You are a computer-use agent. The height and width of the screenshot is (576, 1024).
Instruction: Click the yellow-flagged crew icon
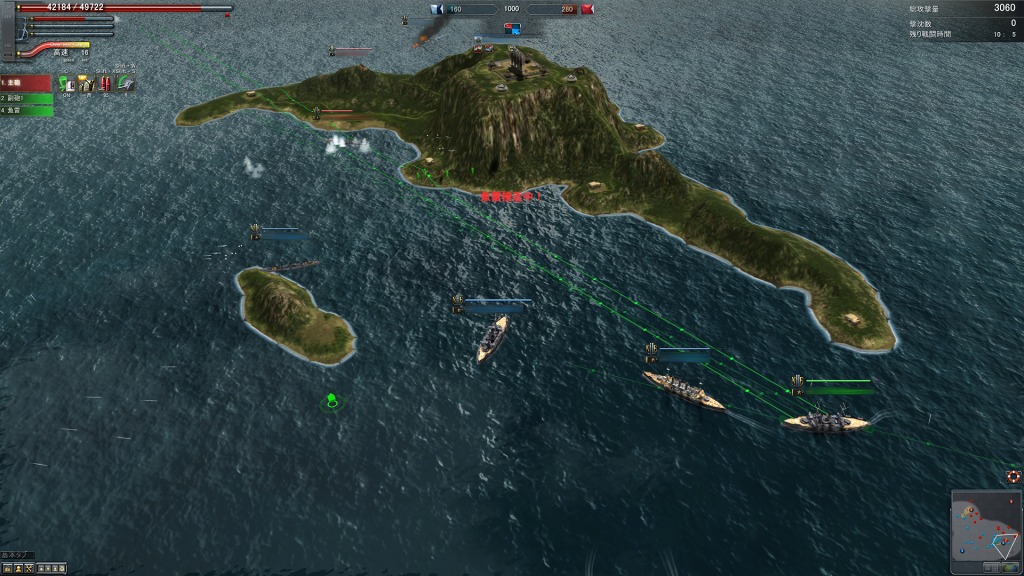(86, 84)
